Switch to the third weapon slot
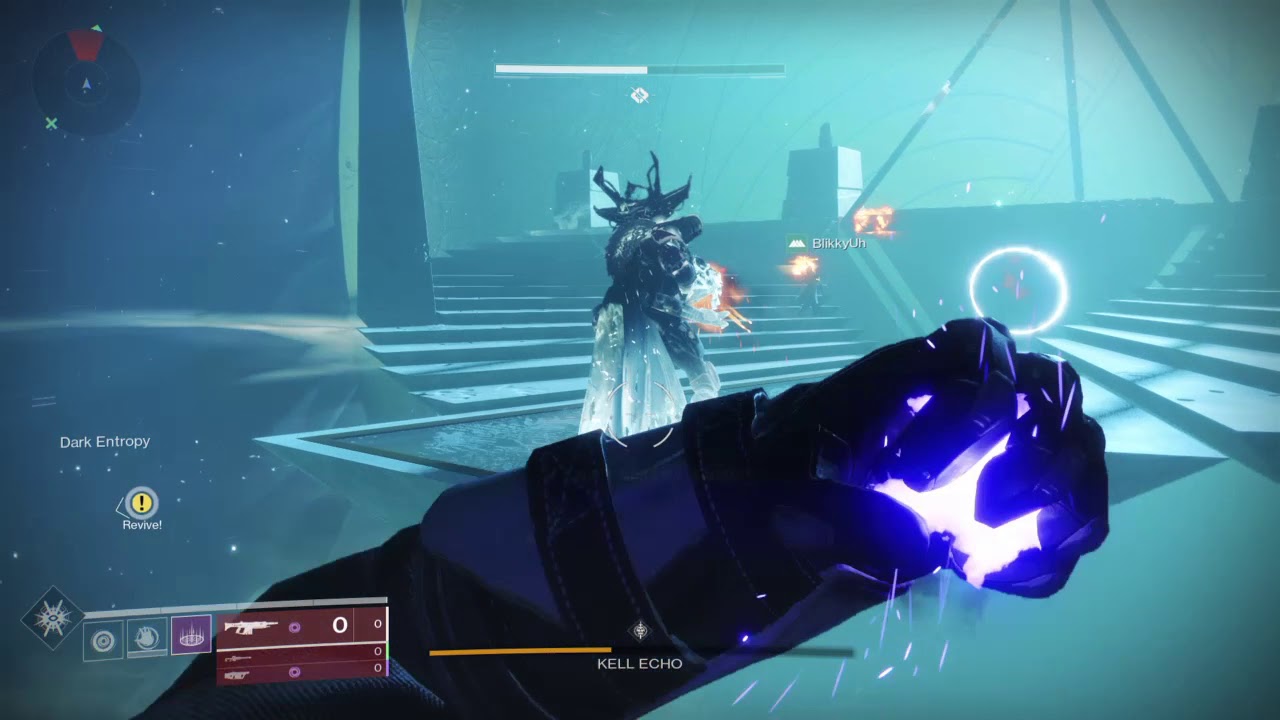Screen dimensions: 1280x720 pos(300,675)
